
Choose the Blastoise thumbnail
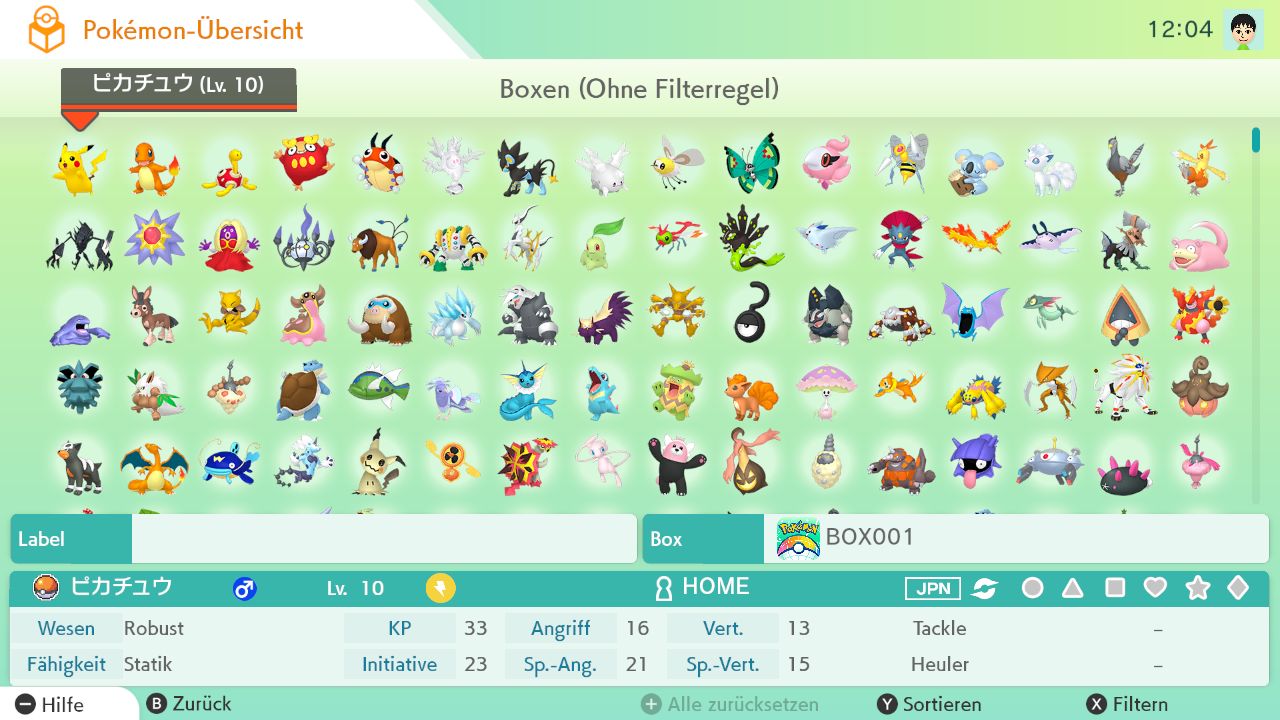[303, 391]
